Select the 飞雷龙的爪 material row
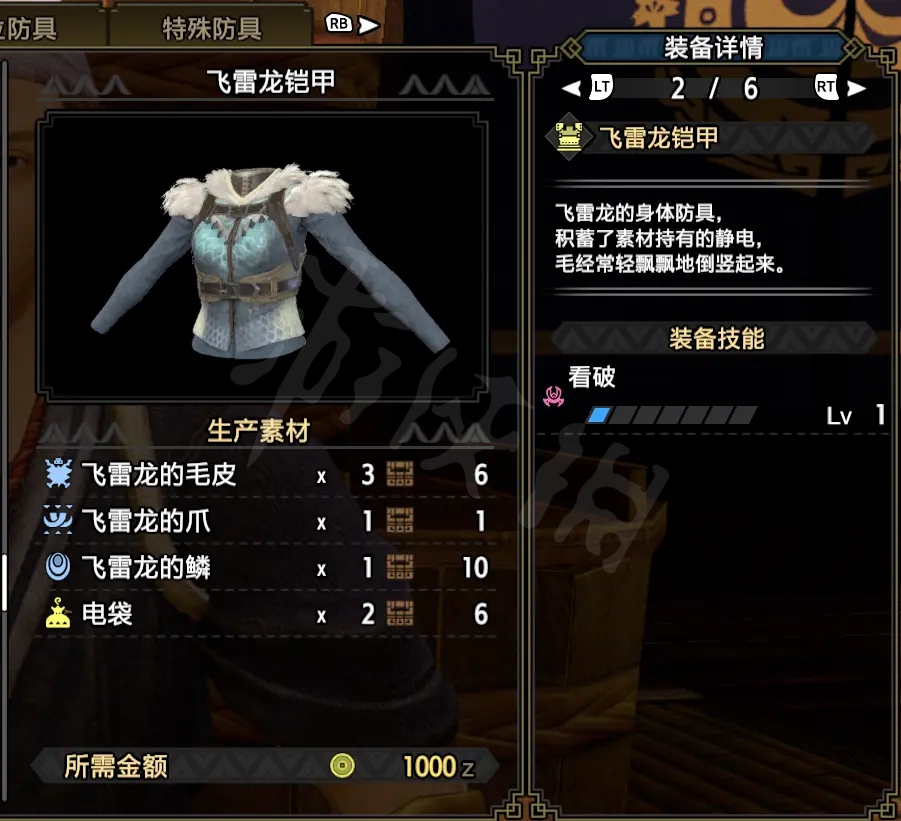Viewport: 901px width, 821px height. [x=266, y=521]
